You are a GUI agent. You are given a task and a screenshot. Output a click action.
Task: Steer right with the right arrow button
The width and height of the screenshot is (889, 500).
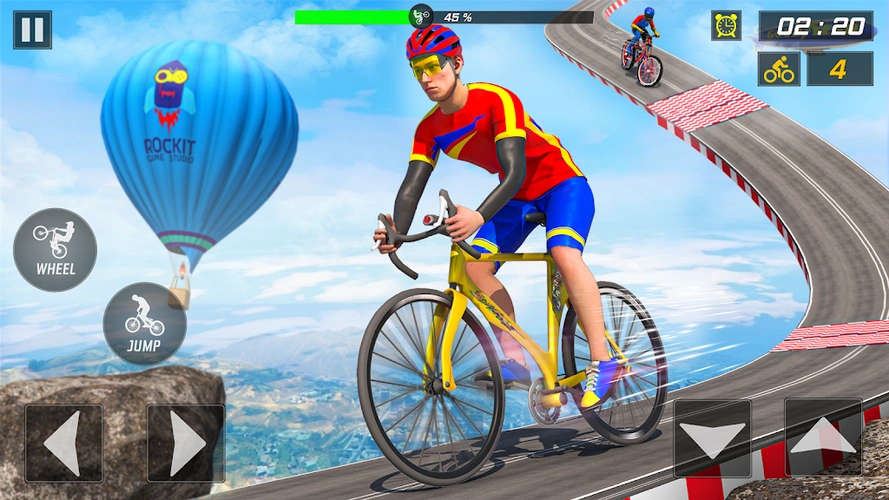pyautogui.click(x=185, y=442)
